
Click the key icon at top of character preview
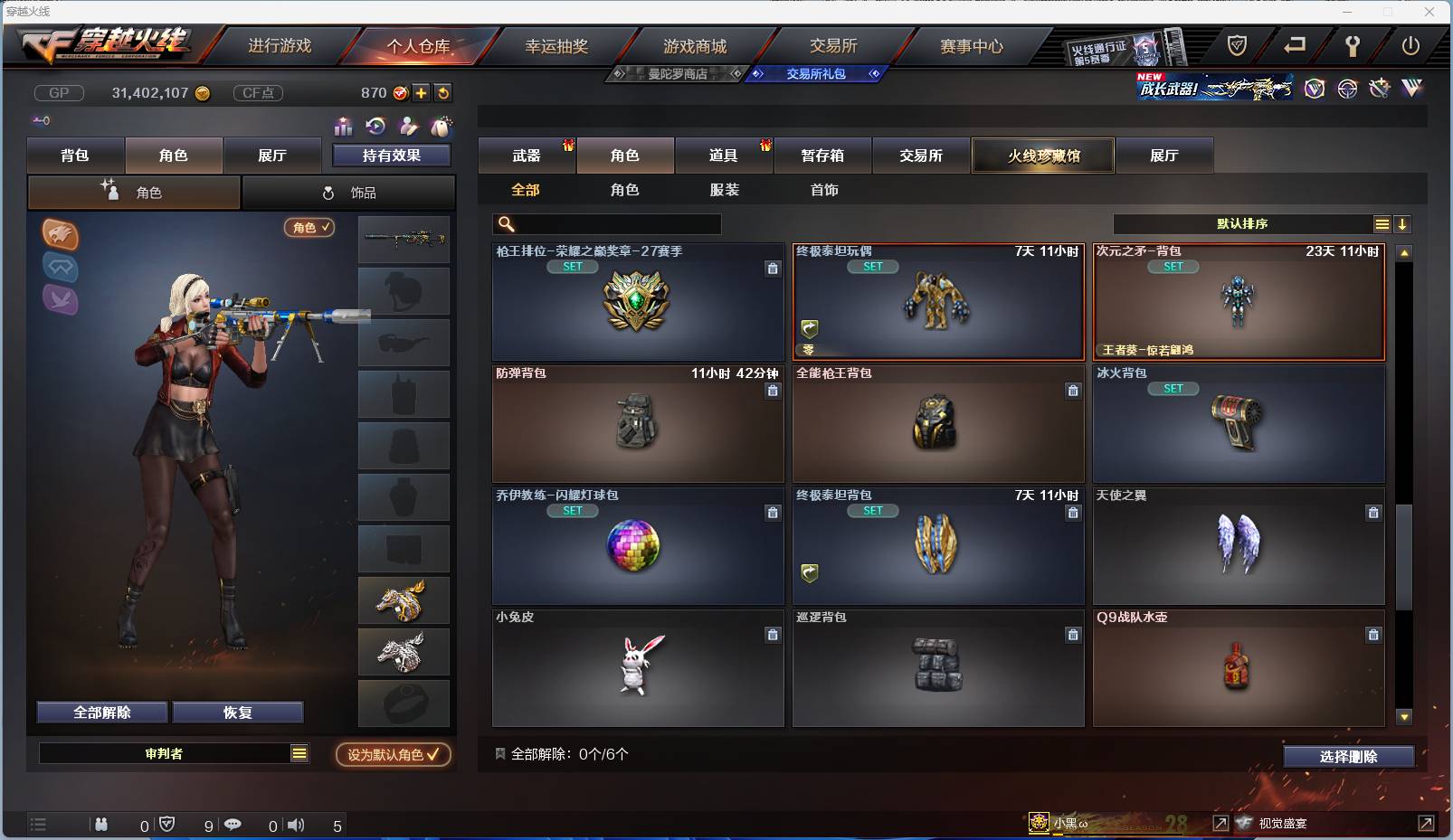(42, 120)
